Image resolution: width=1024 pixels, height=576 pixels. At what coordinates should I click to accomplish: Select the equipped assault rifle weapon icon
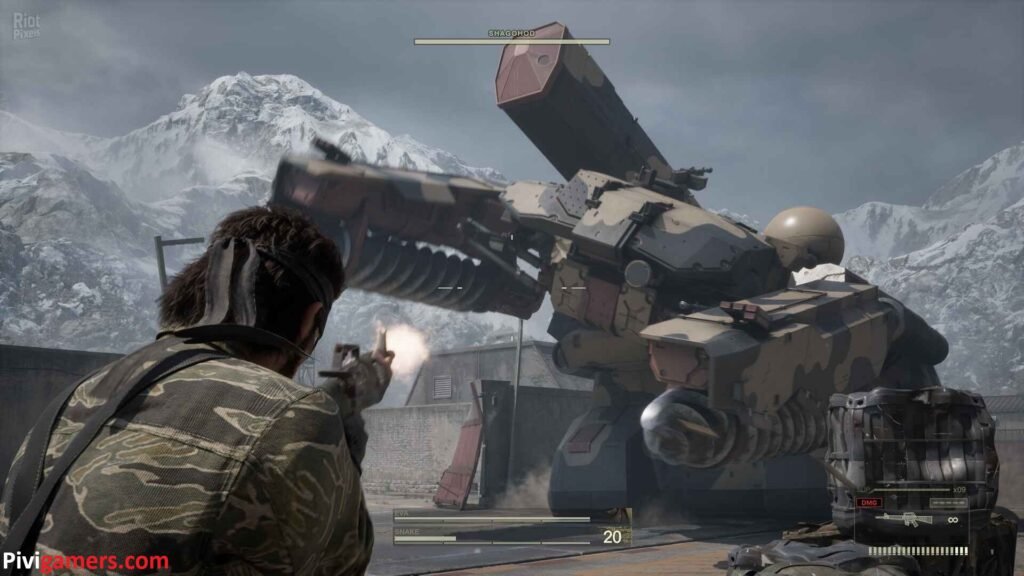pyautogui.click(x=903, y=519)
